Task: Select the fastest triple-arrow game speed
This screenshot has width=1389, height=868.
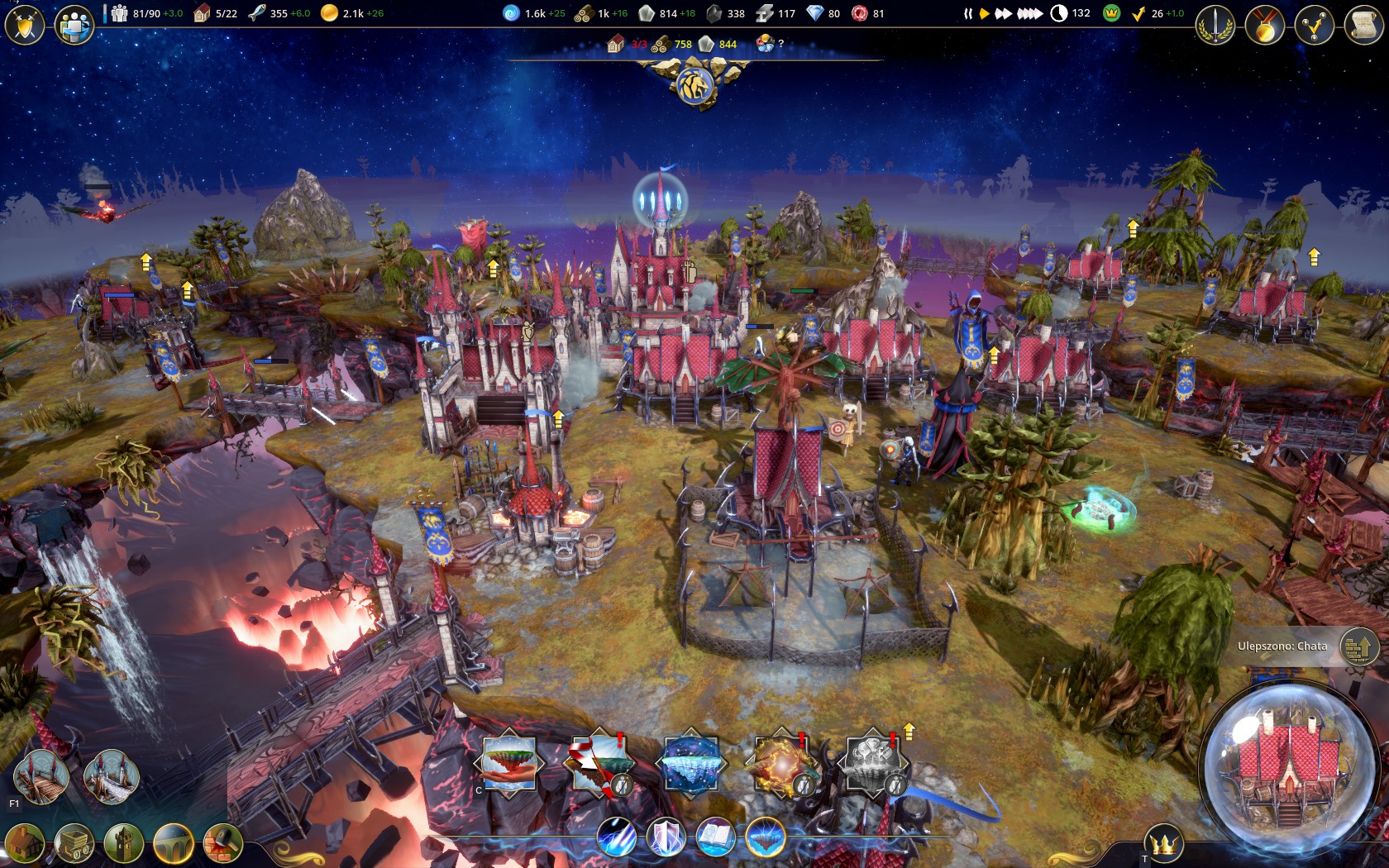Action: click(x=1029, y=14)
